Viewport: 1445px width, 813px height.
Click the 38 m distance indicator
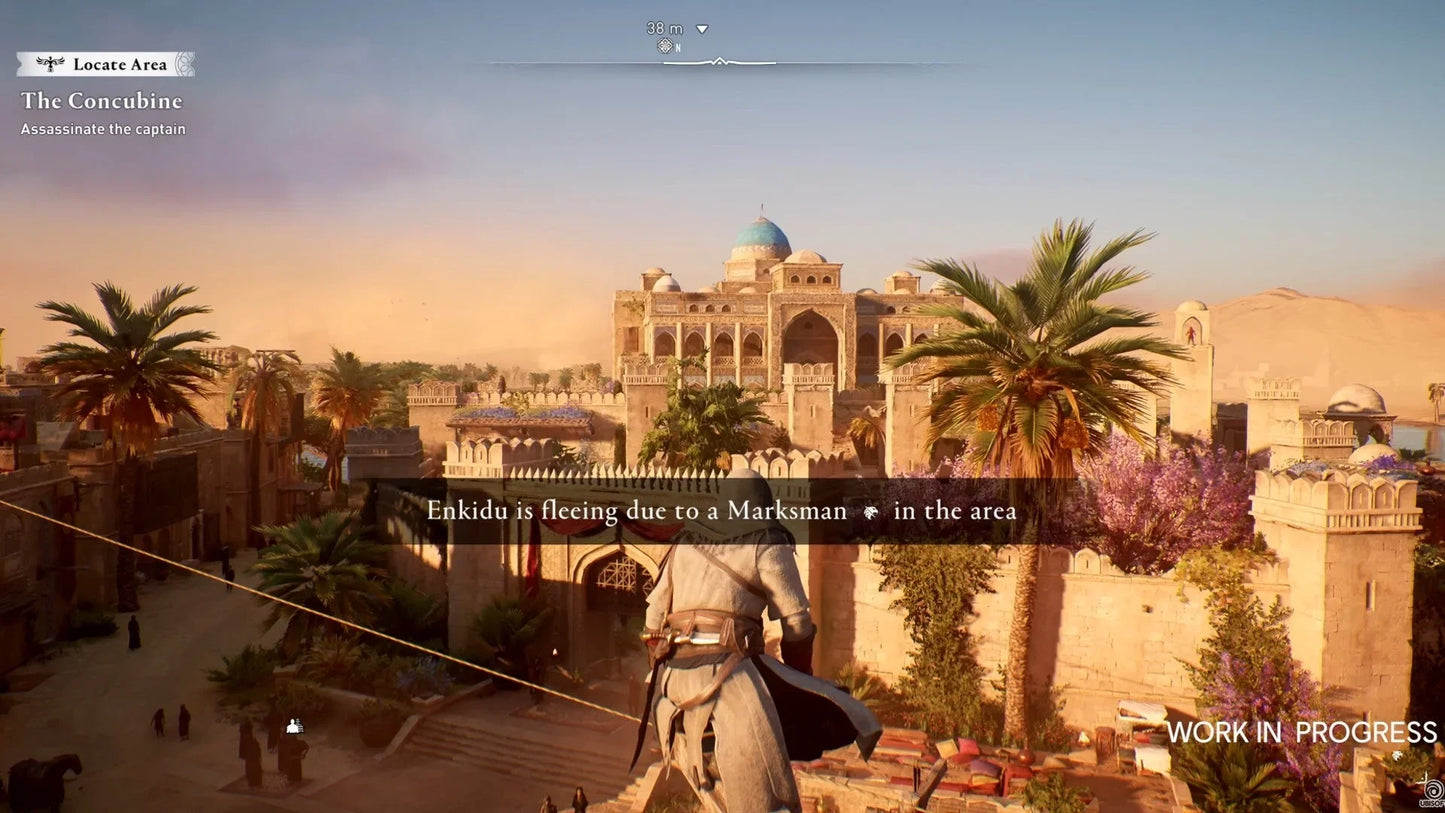[x=665, y=28]
